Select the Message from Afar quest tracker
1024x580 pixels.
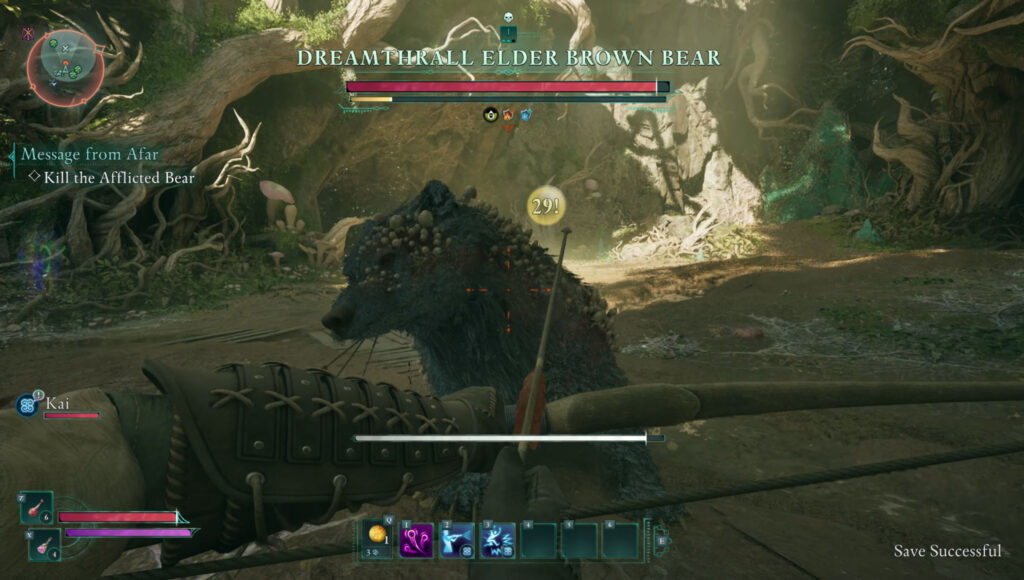89,155
